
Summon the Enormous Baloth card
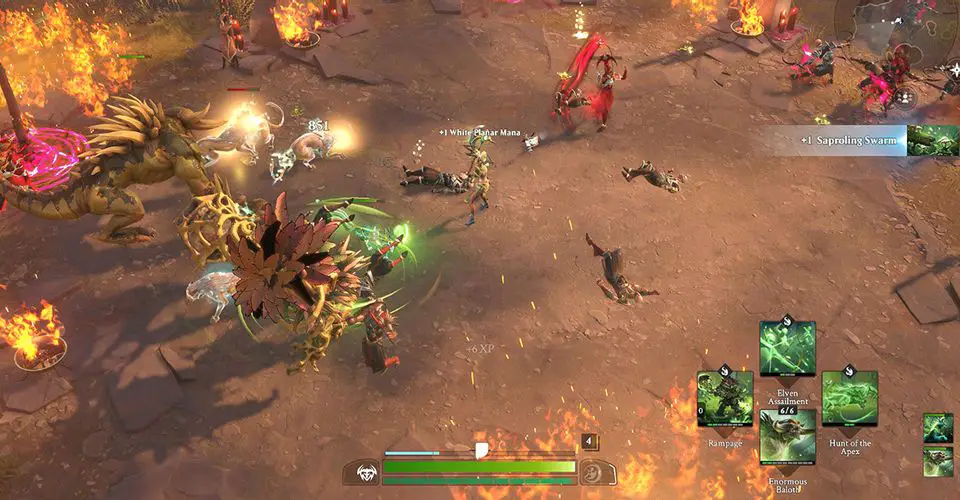pyautogui.click(x=787, y=436)
